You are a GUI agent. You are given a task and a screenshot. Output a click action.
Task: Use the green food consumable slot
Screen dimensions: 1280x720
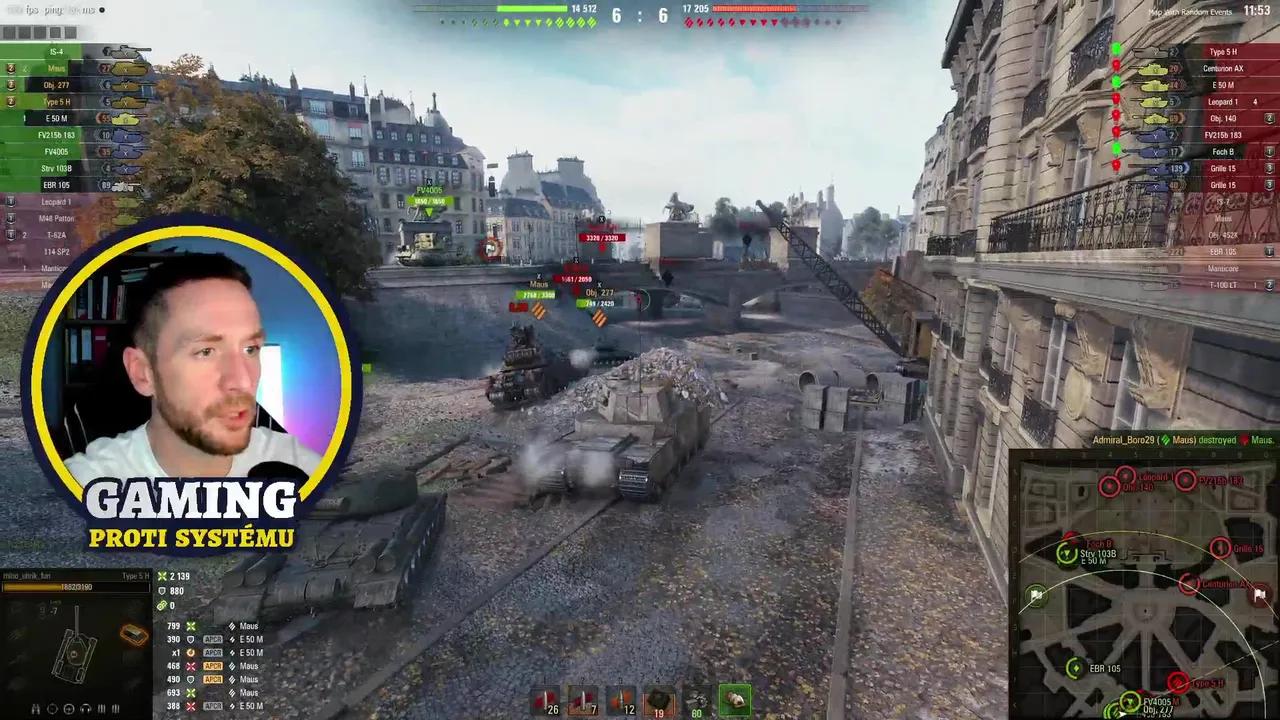736,700
